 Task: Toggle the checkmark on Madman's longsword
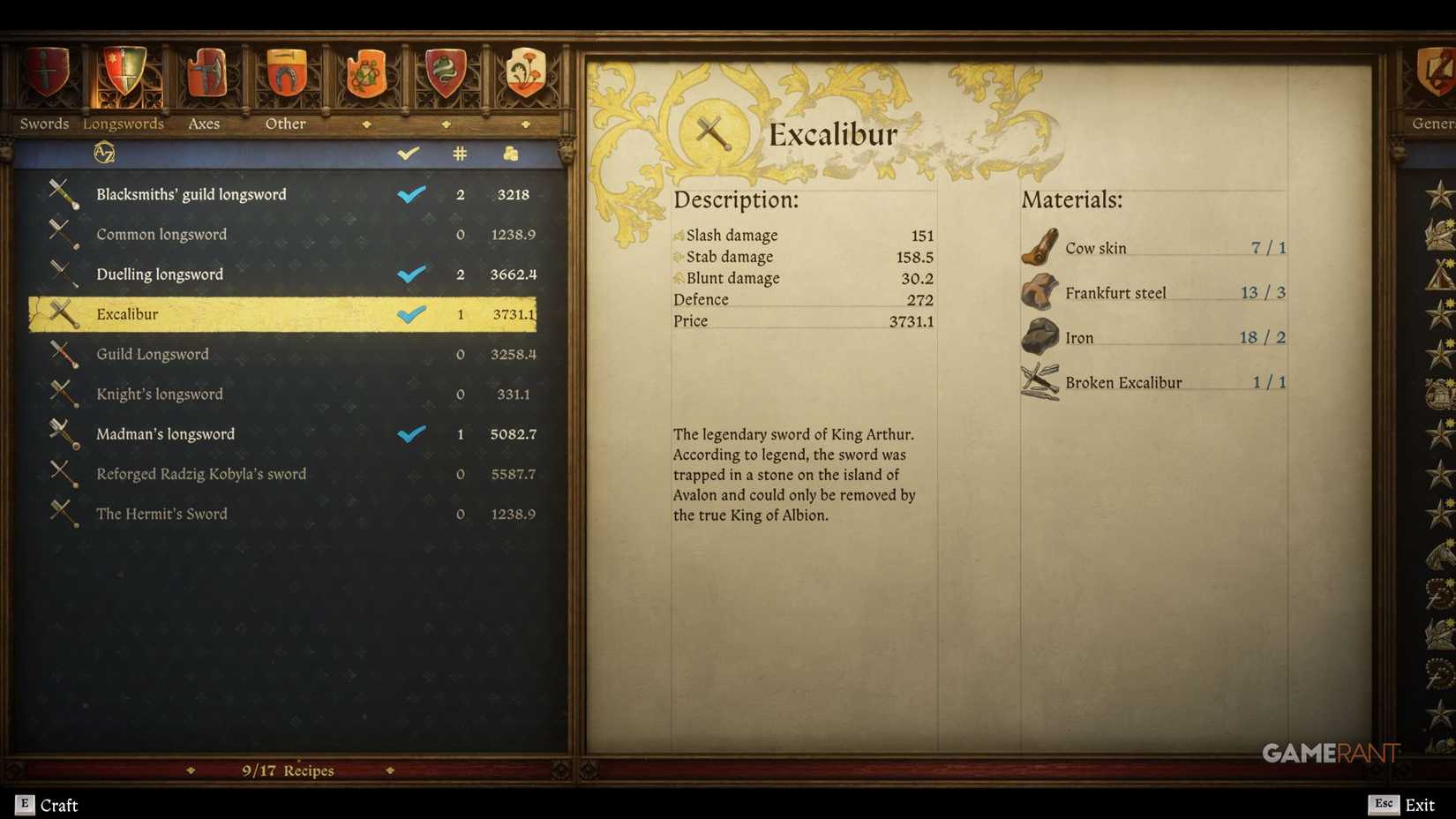[x=411, y=433]
